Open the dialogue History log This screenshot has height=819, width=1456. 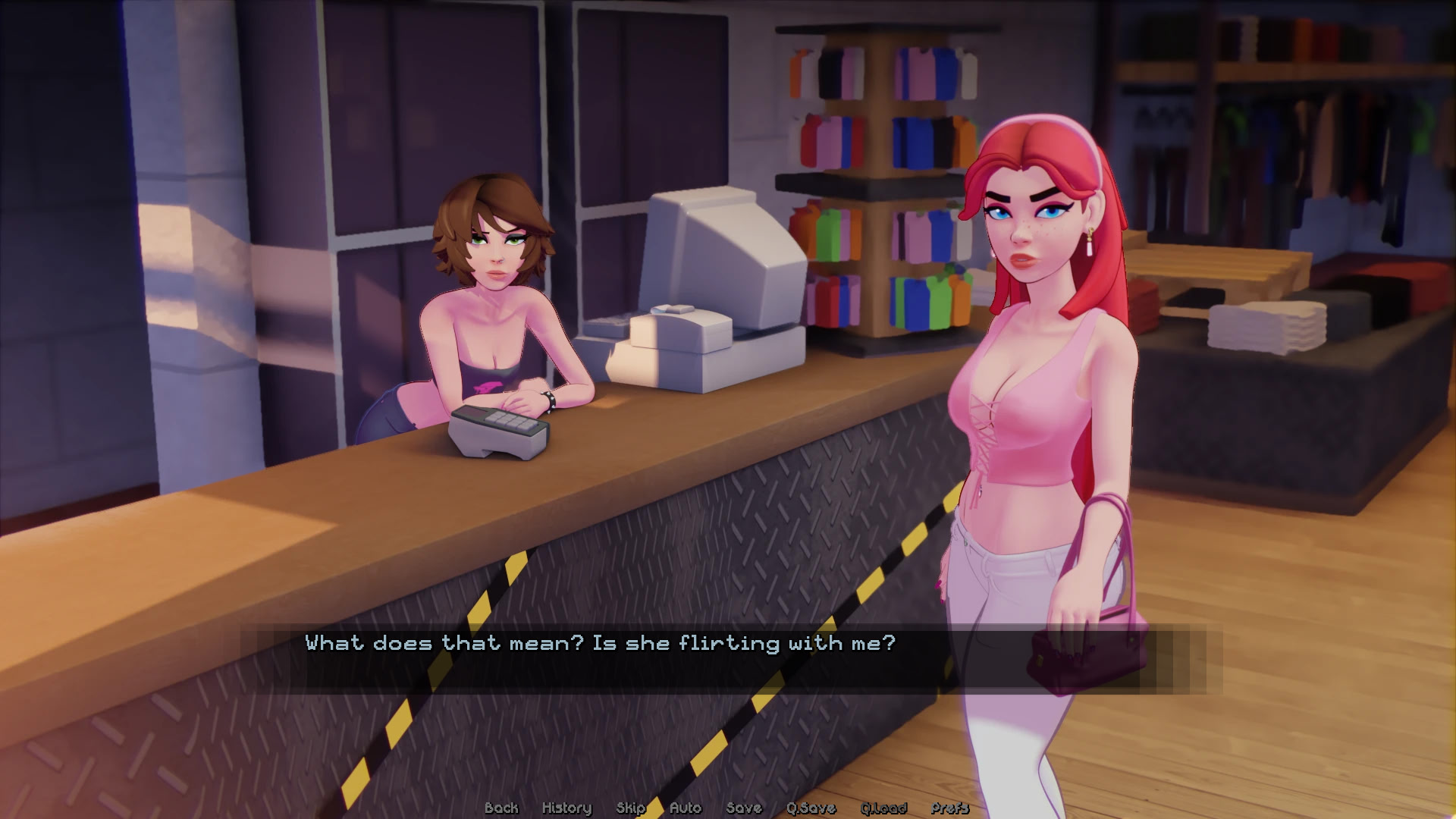tap(566, 808)
